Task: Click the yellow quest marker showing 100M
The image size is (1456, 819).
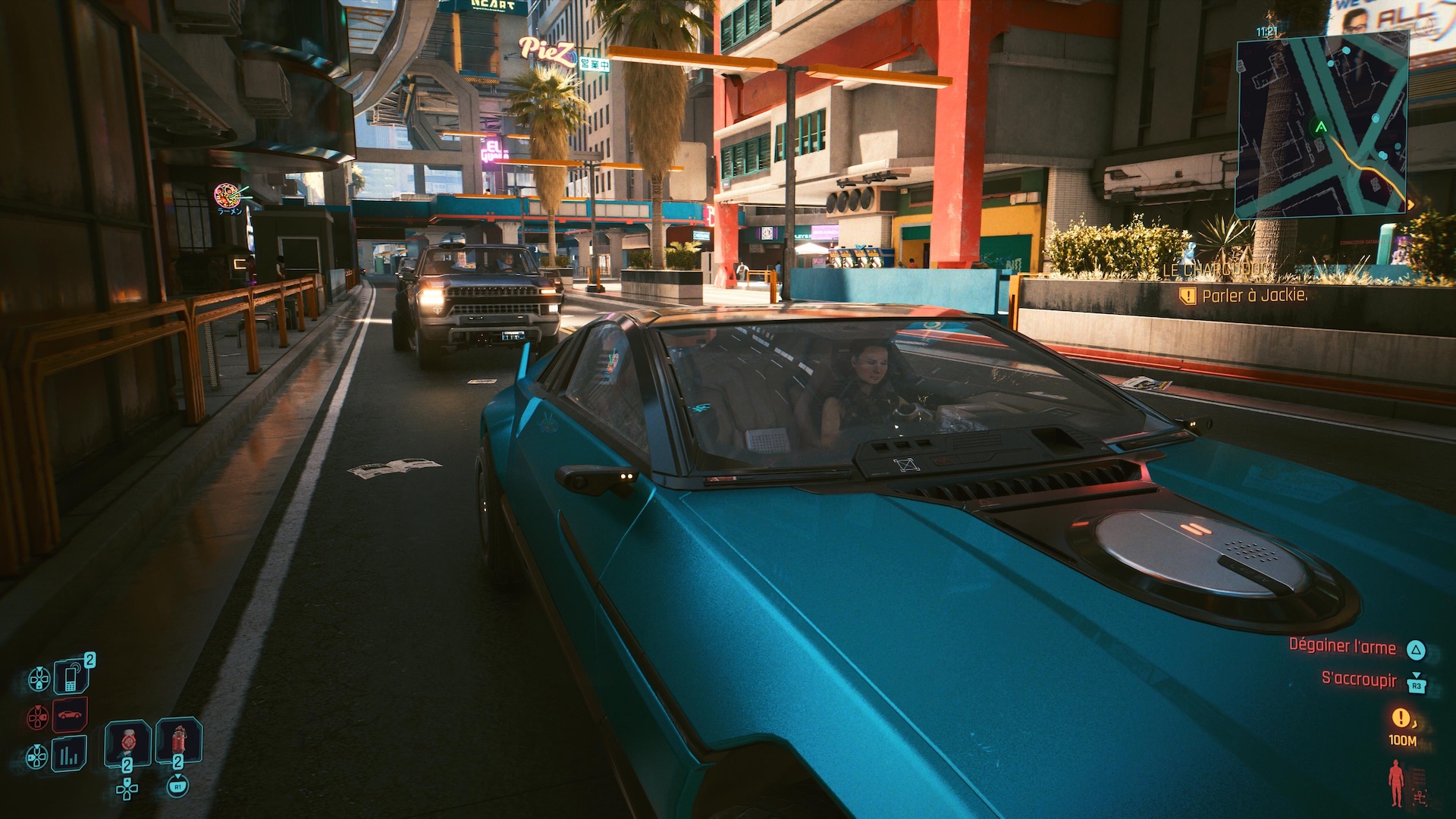Action: click(1401, 717)
